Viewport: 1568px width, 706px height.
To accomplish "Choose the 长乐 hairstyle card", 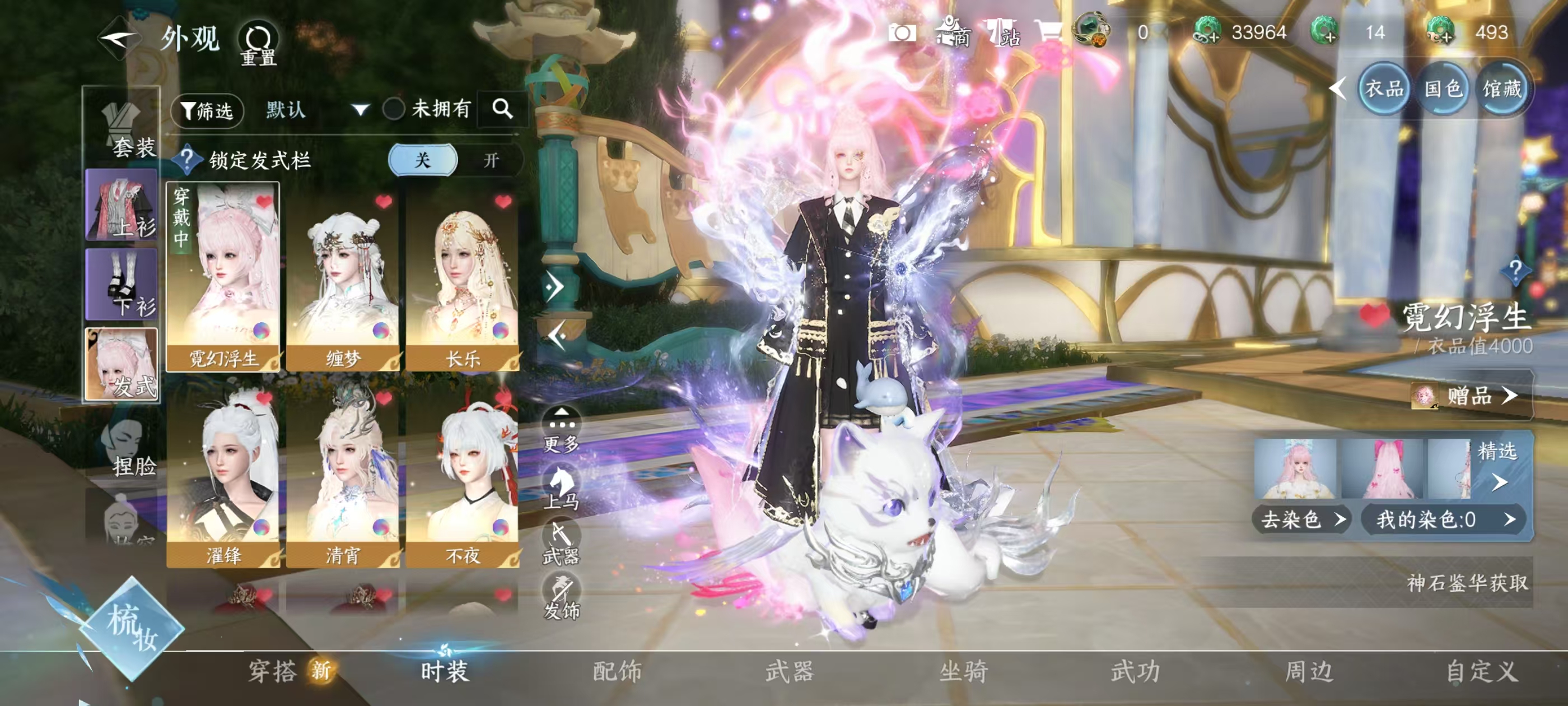I will tap(462, 277).
